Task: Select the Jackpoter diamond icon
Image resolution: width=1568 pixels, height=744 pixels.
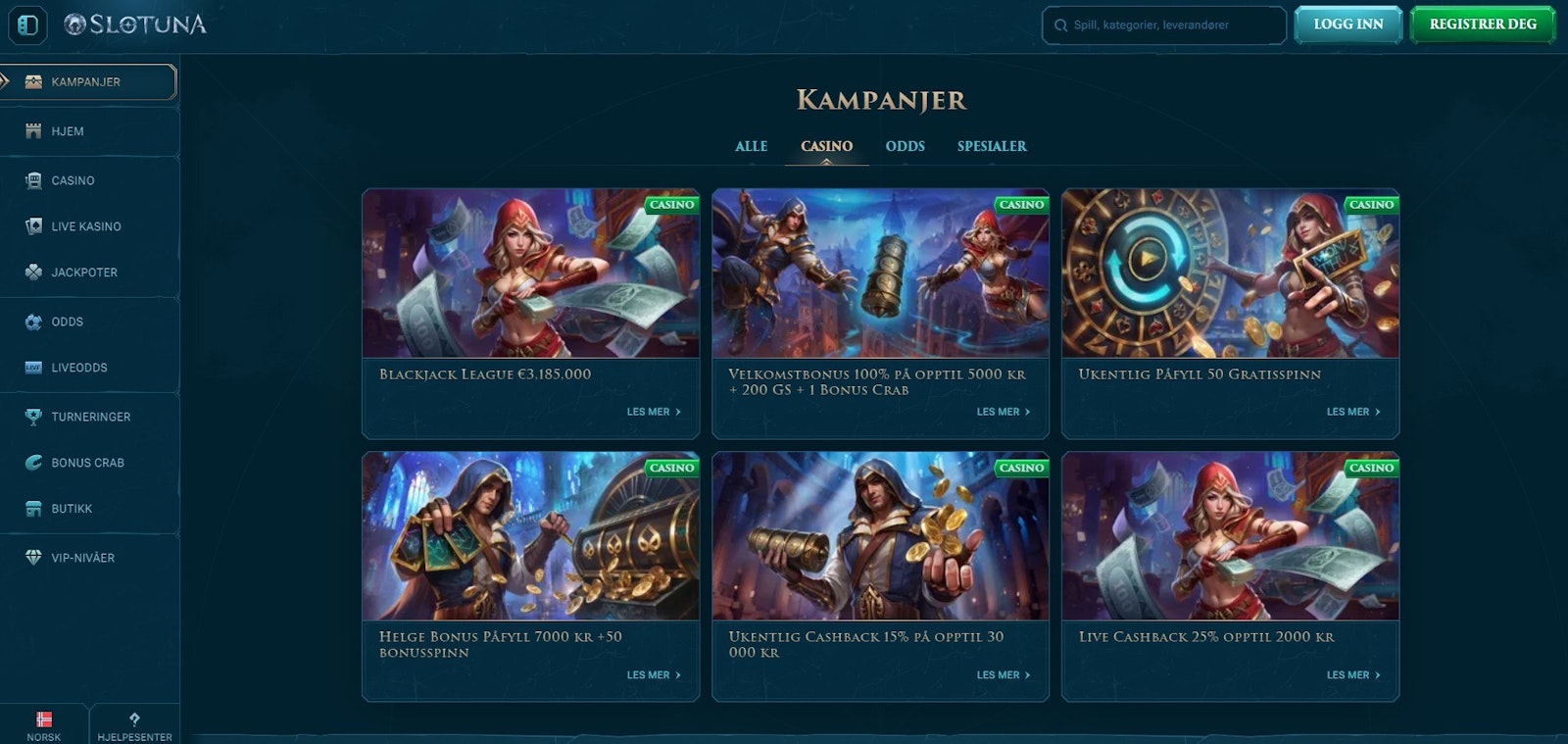Action: point(32,272)
